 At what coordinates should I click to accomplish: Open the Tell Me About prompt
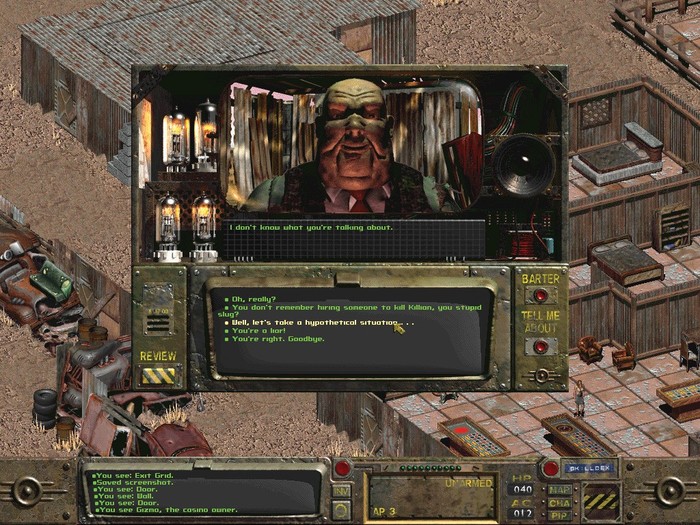pyautogui.click(x=540, y=346)
